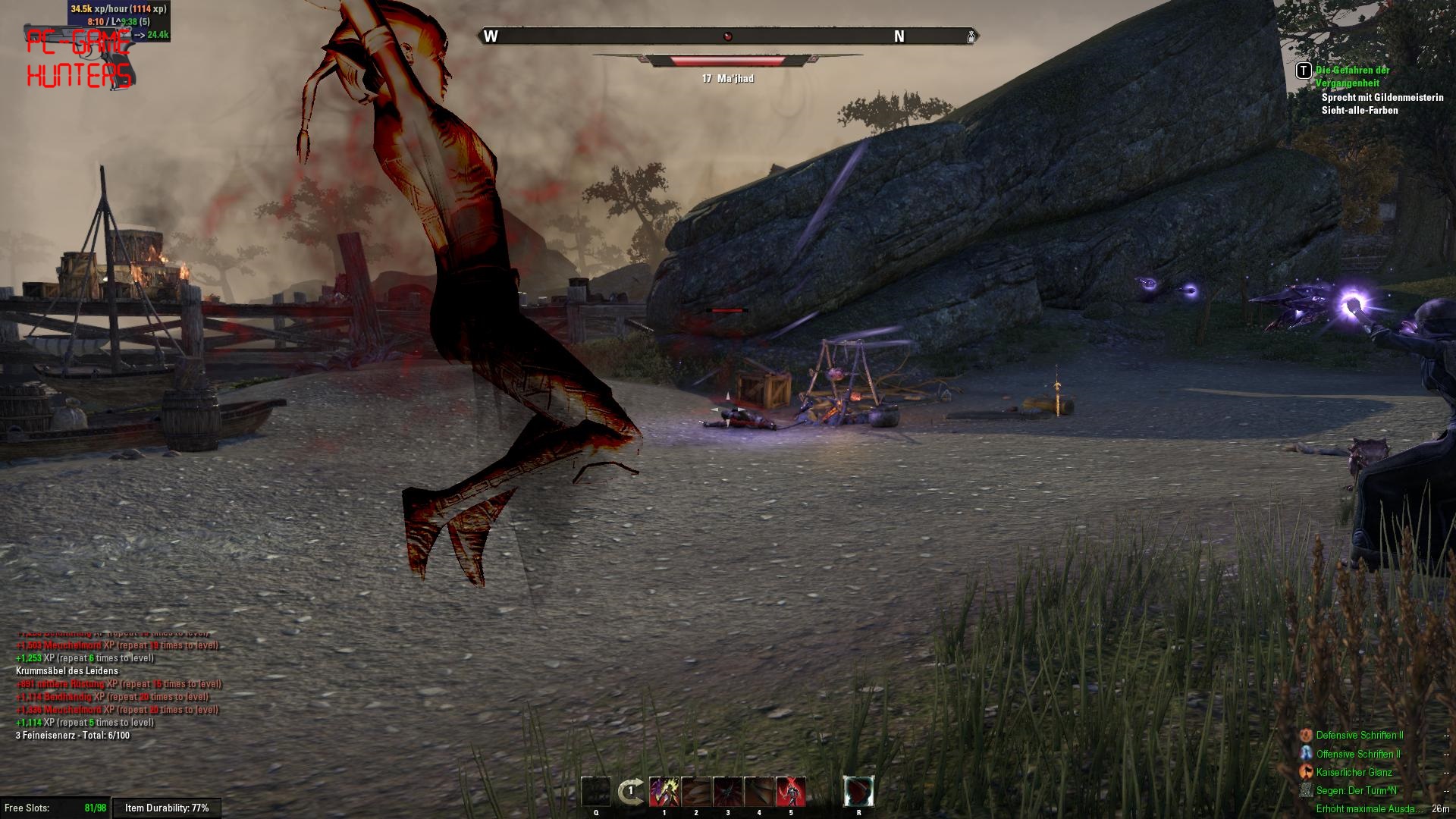
Task: Select the Offensive Schriften II buff entry
Action: coord(1357,754)
